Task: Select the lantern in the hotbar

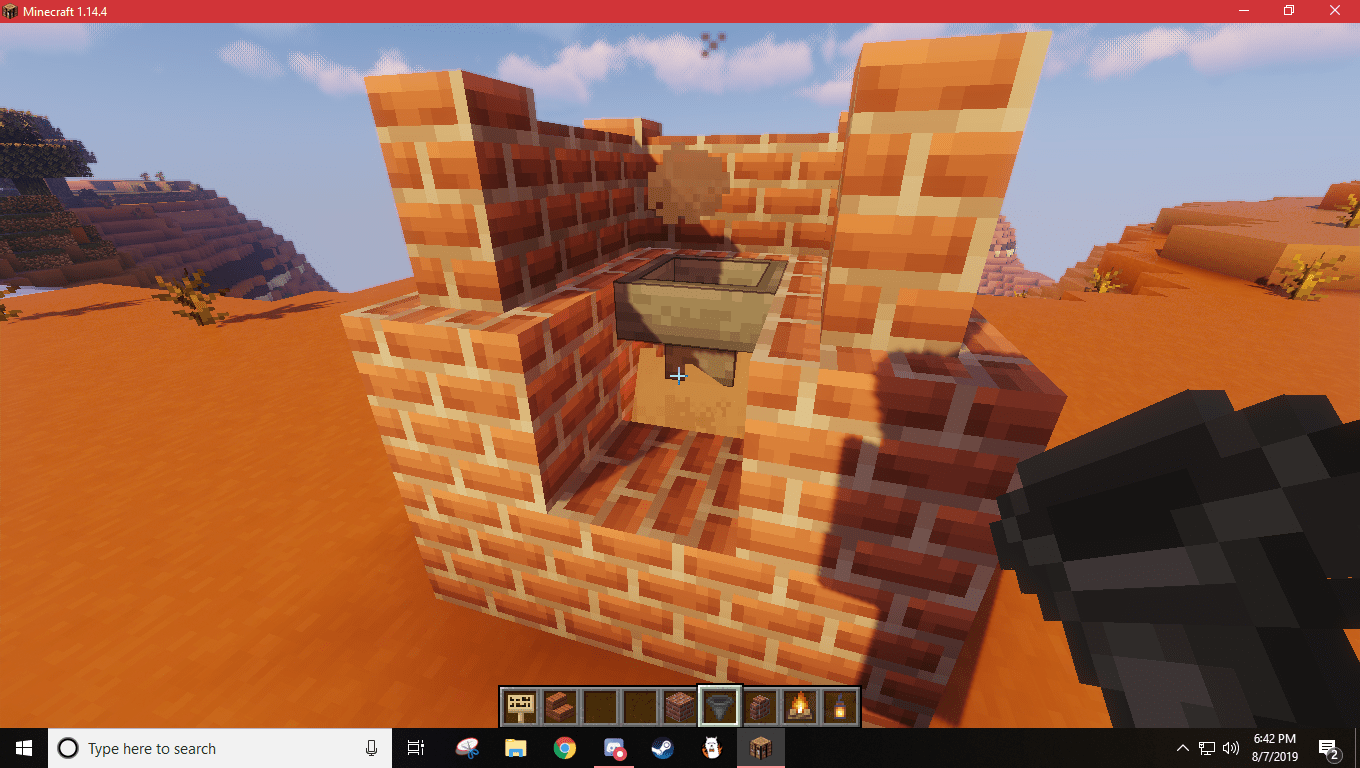Action: coord(839,706)
